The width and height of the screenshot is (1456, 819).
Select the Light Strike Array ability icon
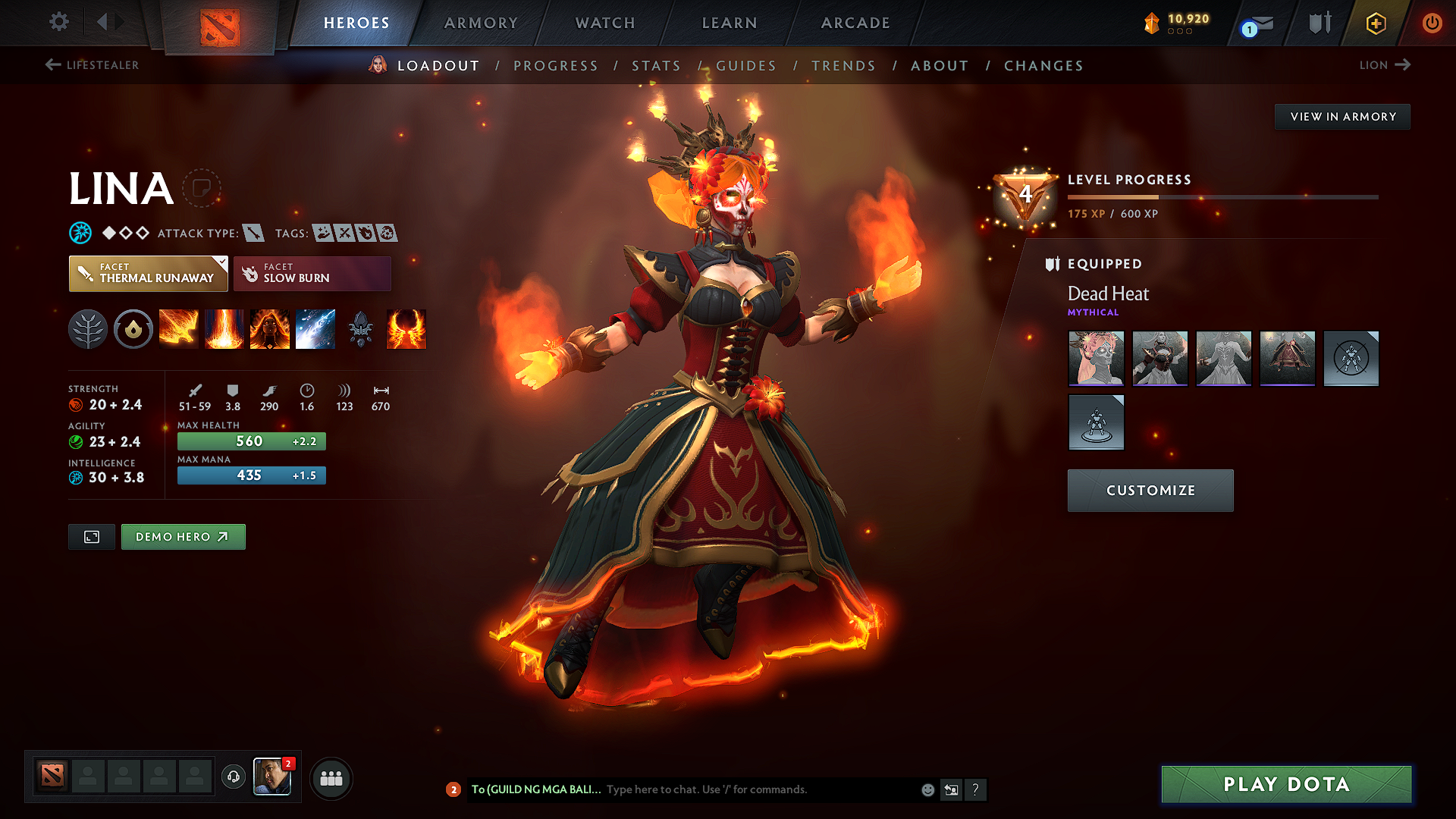click(224, 328)
